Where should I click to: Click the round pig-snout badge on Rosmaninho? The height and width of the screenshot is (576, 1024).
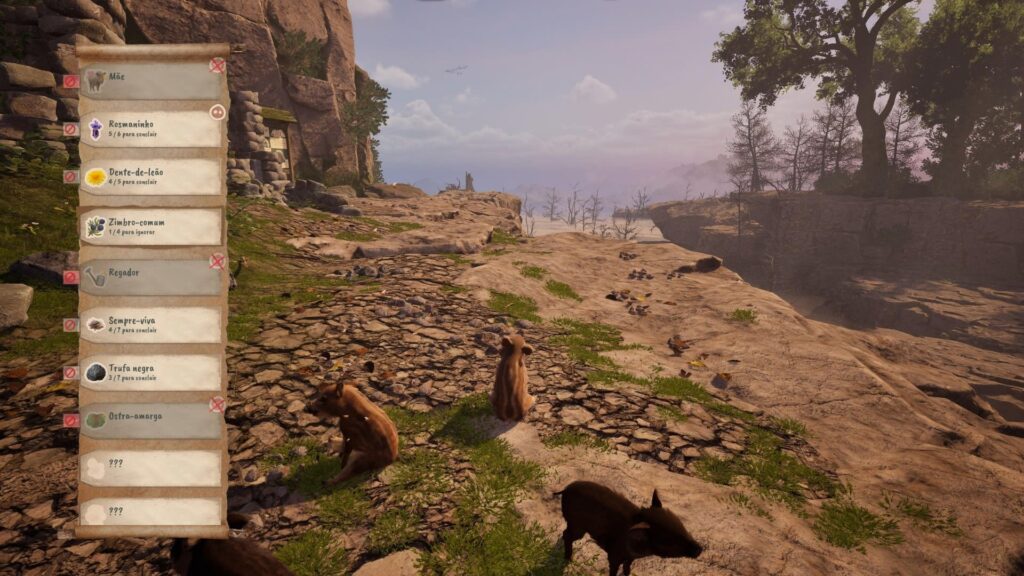point(217,112)
